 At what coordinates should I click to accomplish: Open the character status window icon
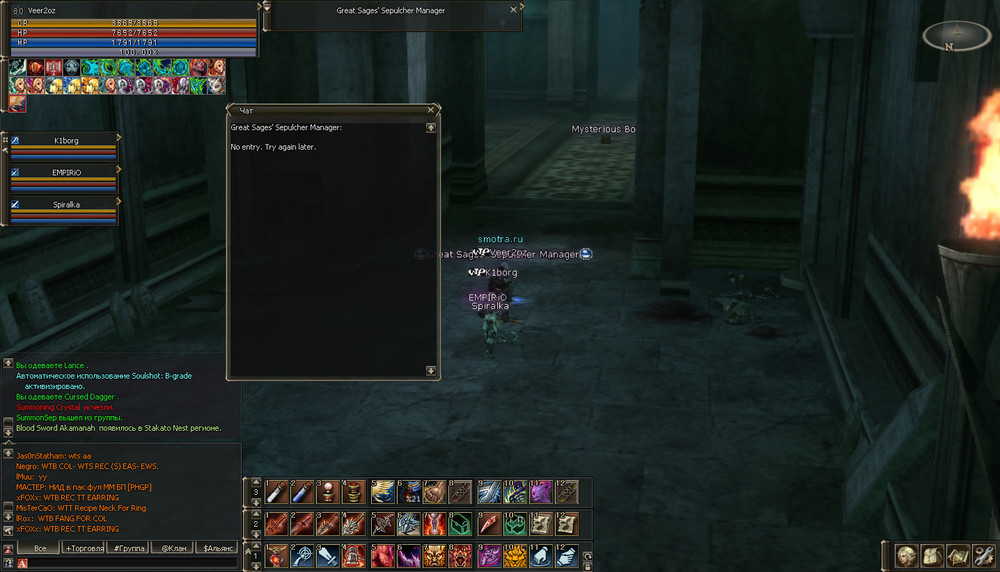point(906,555)
